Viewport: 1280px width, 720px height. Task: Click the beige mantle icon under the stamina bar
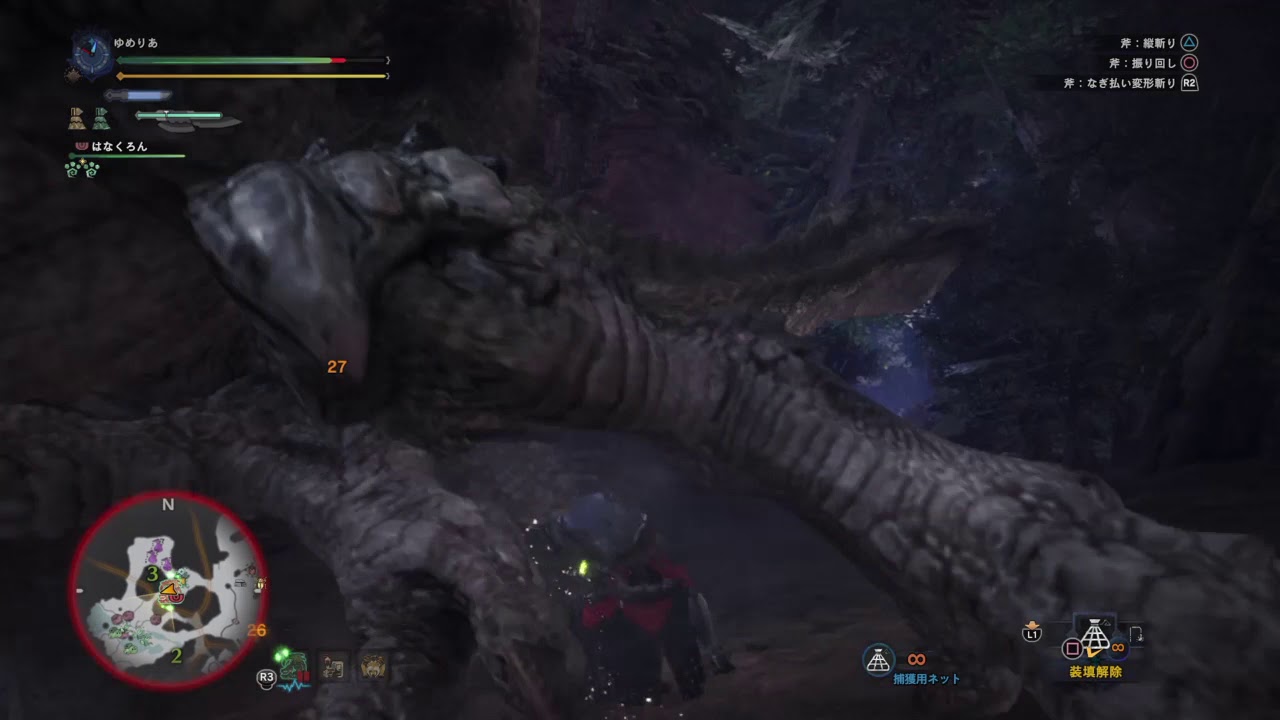tap(77, 118)
